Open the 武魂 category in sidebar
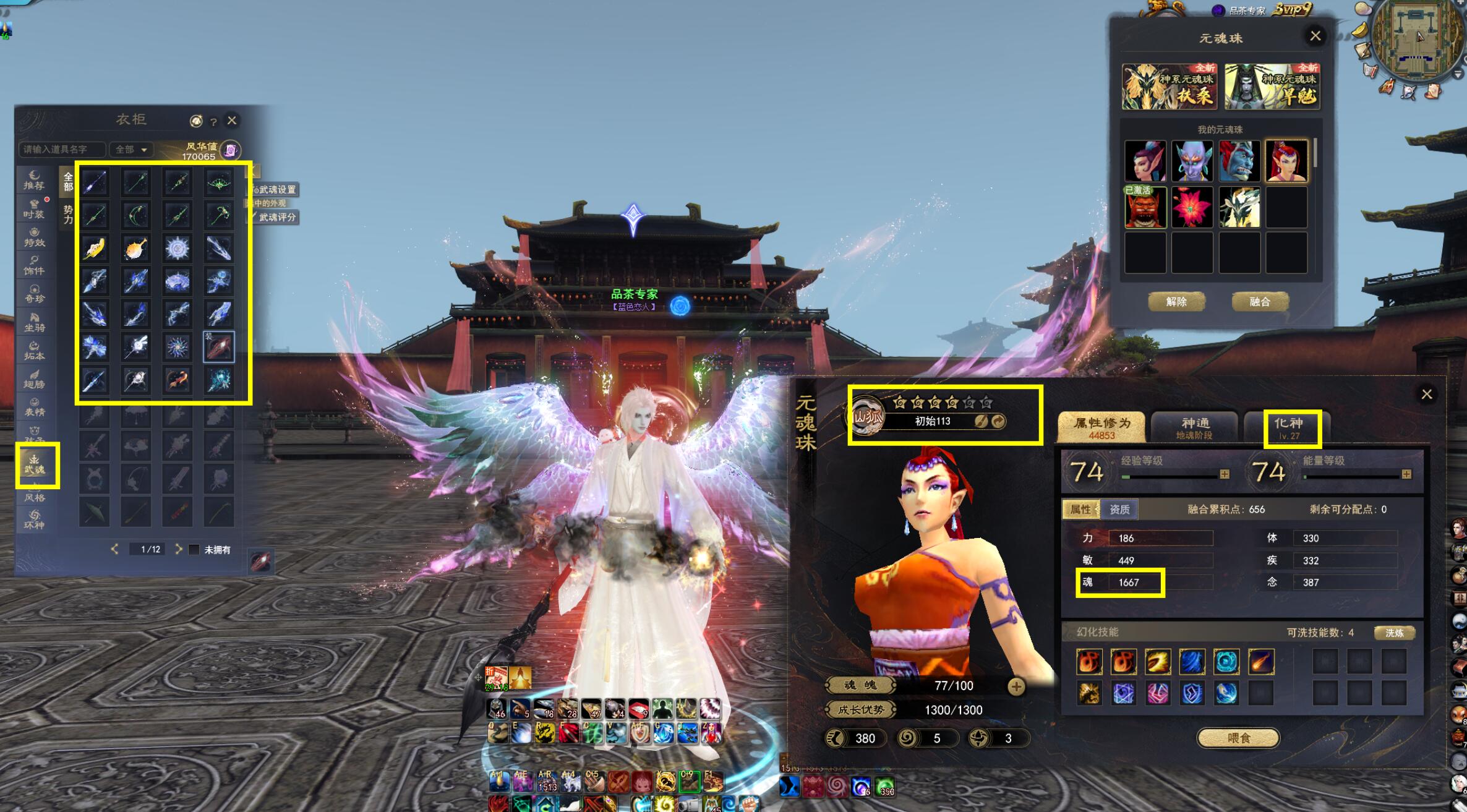Viewport: 1467px width, 812px height. pos(35,464)
